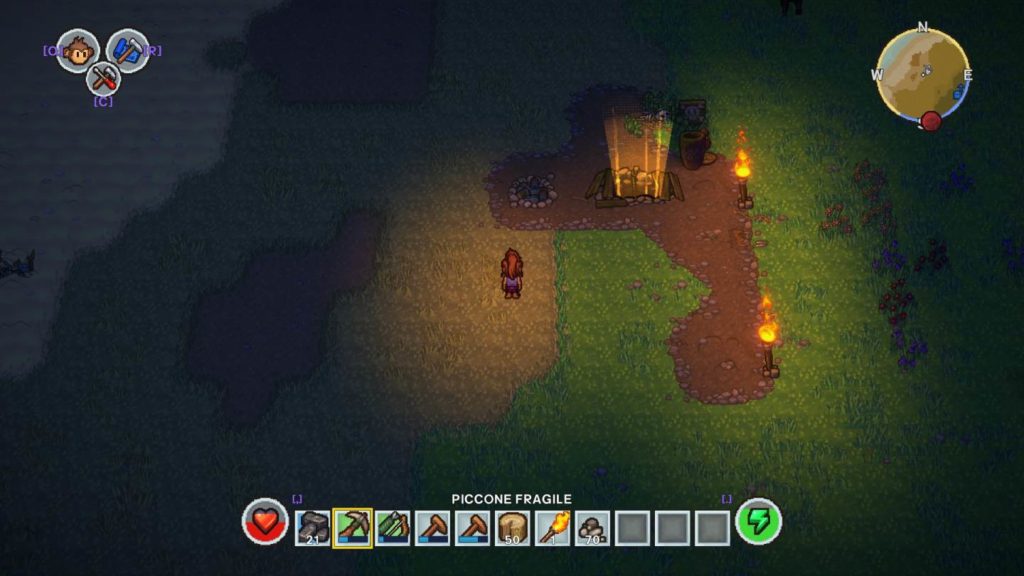Equip the torch from the hotbar
The width and height of the screenshot is (1024, 576).
coord(553,527)
